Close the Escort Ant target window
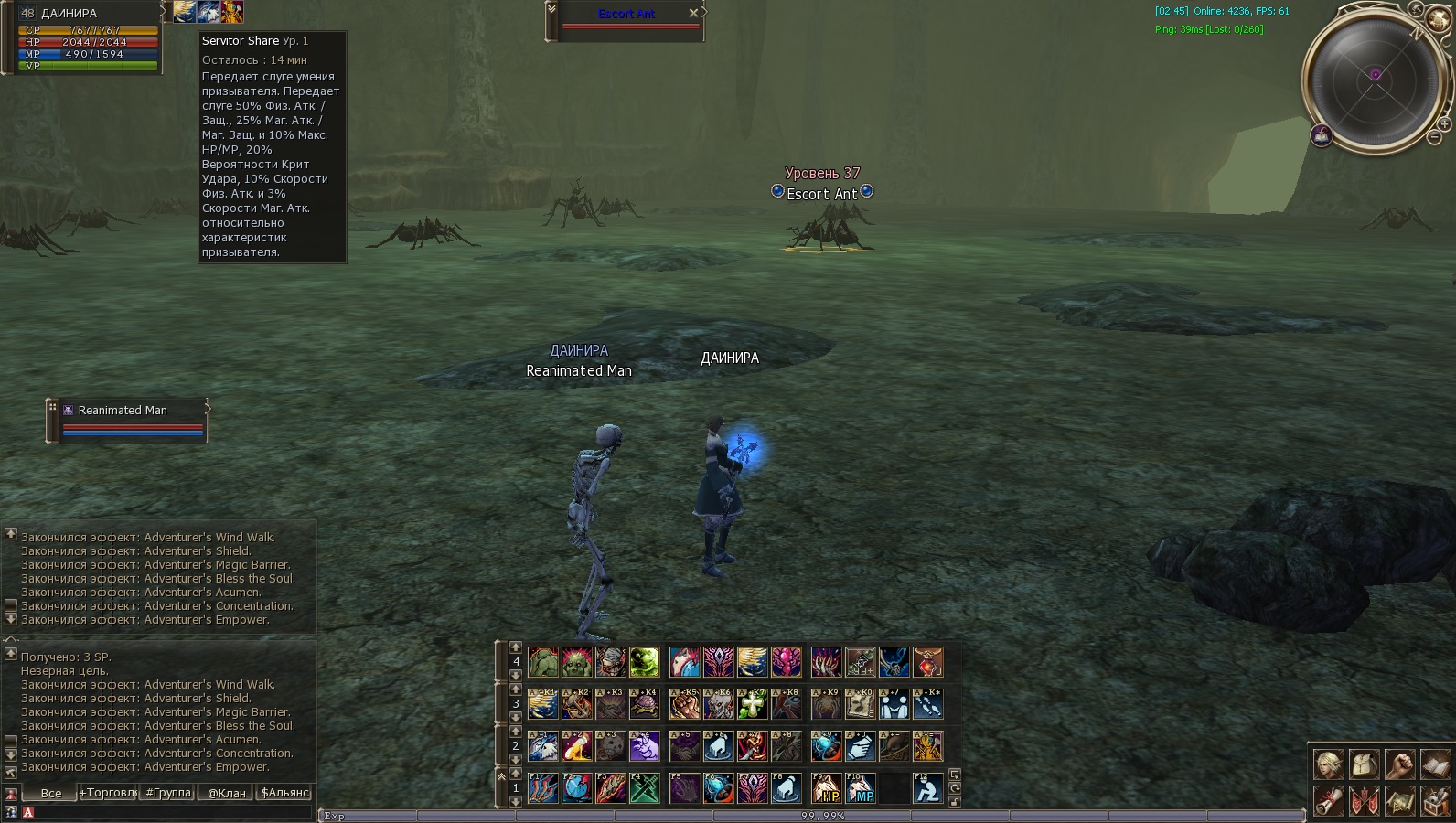This screenshot has width=1456, height=823. (693, 13)
